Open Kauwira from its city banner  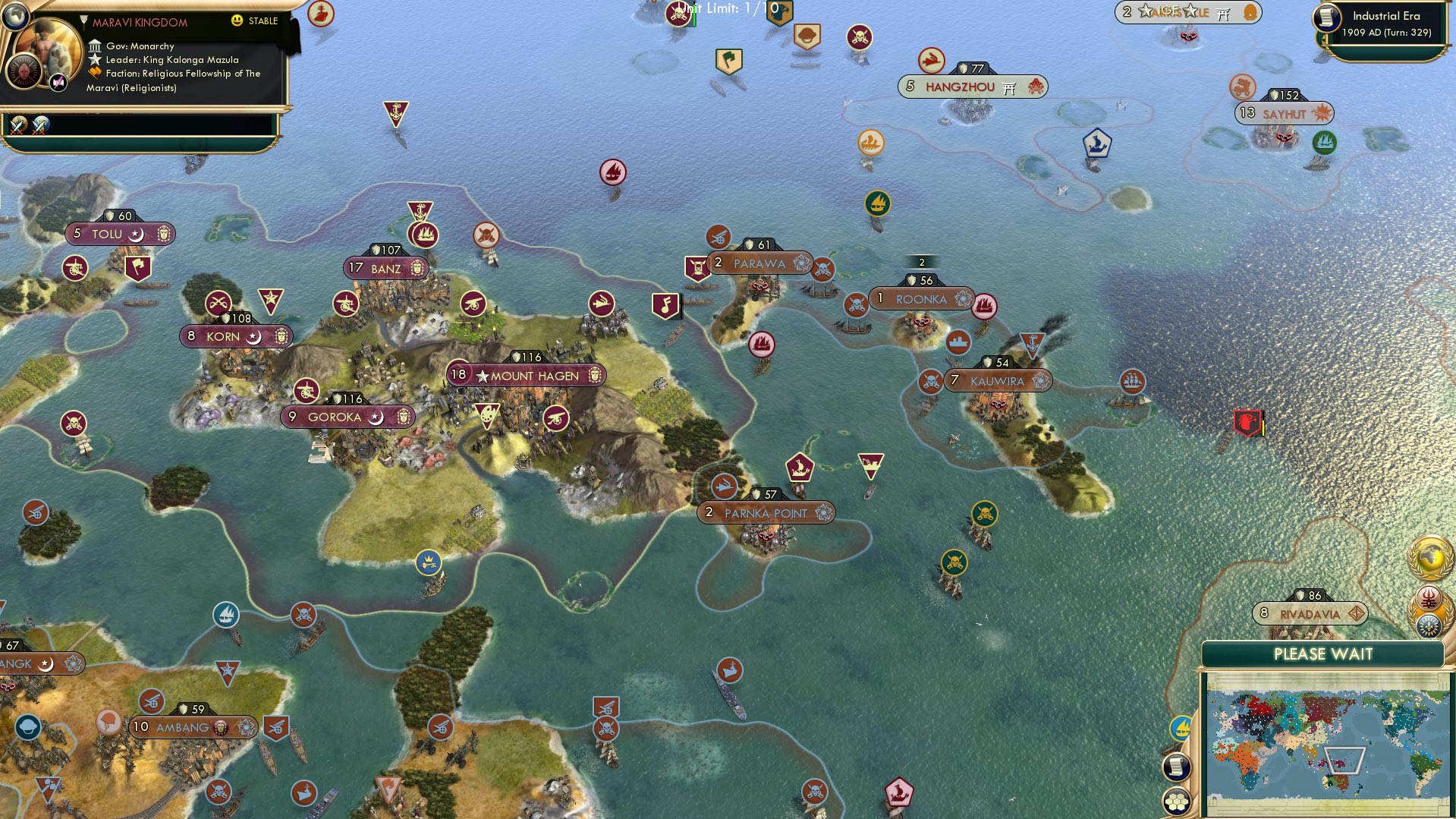point(995,381)
